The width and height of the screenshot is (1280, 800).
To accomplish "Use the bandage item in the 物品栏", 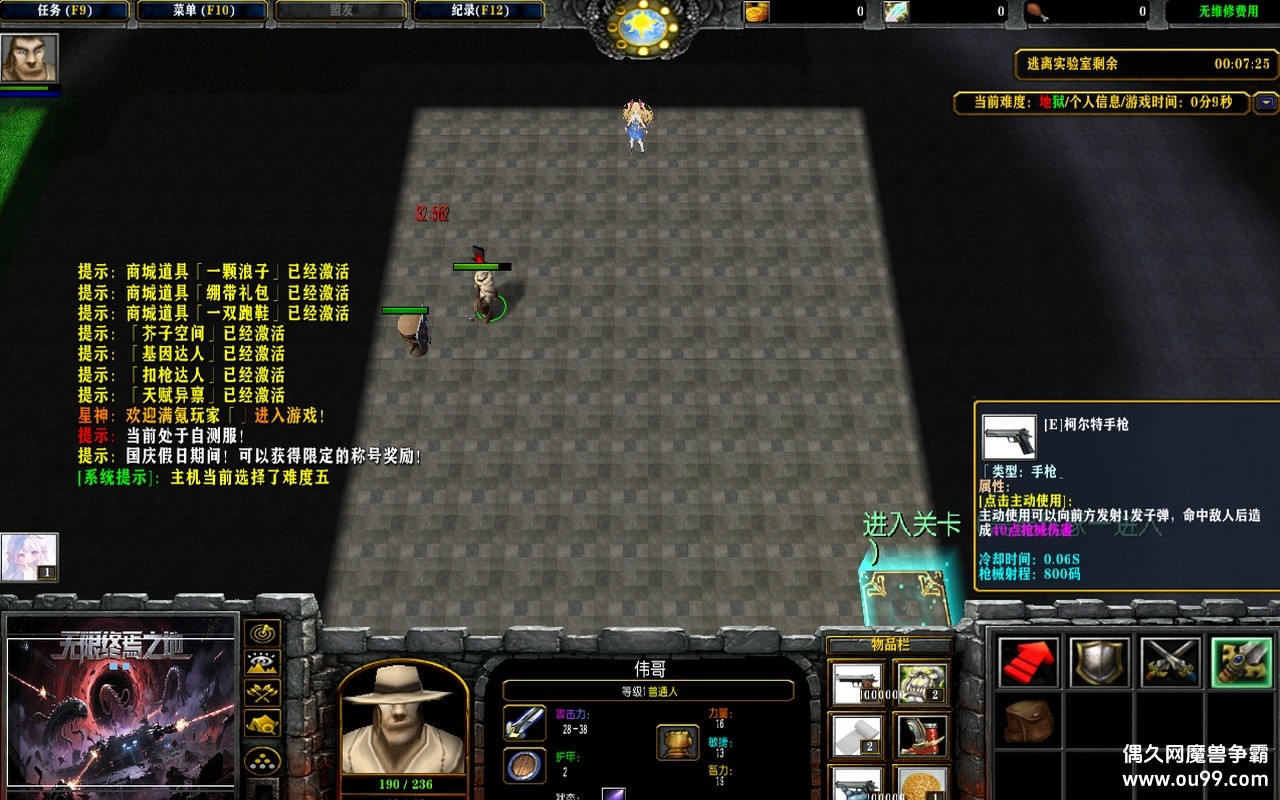I will pos(857,735).
